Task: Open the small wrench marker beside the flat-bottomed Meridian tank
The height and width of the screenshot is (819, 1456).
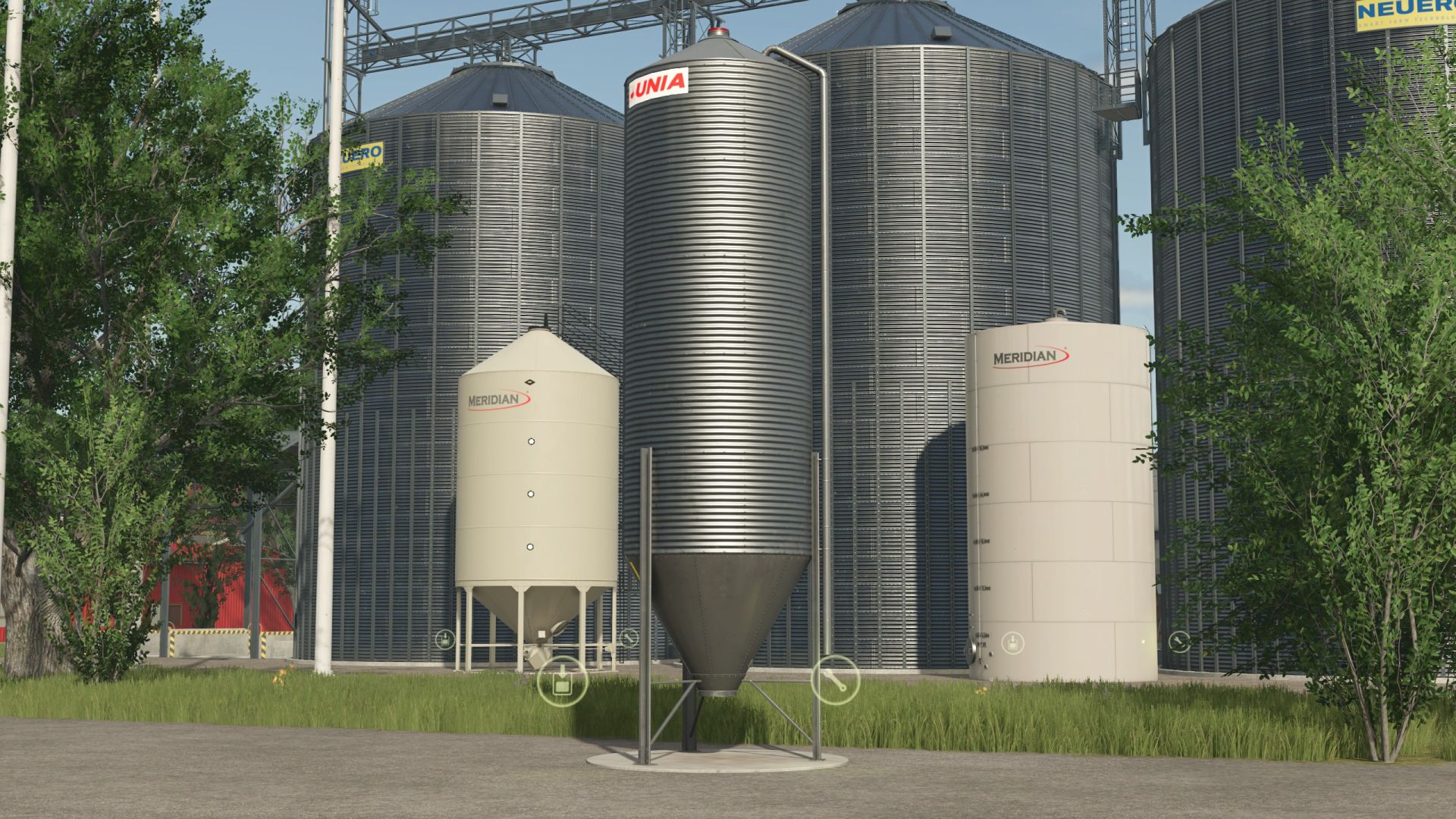Action: pos(1178,642)
